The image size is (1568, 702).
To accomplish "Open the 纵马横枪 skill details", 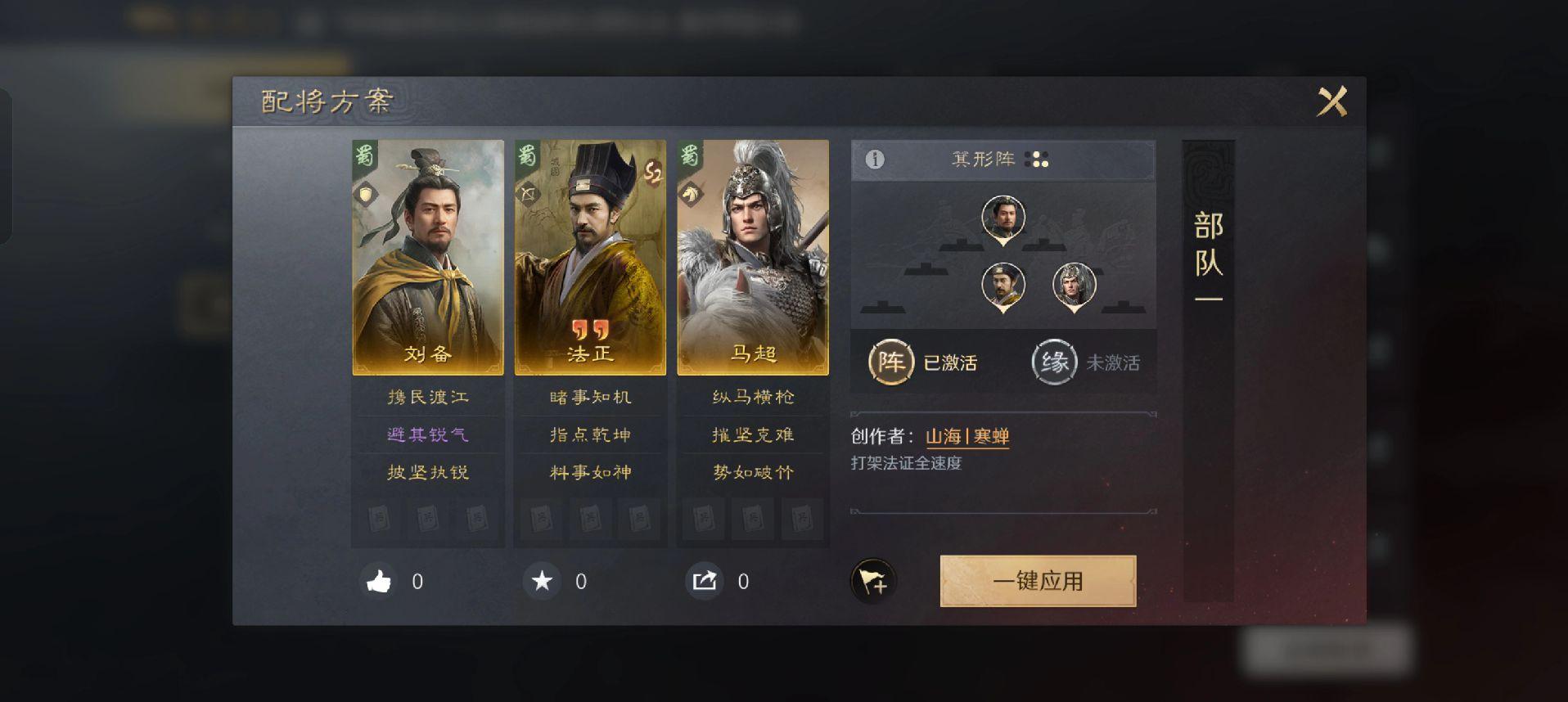I will [x=753, y=398].
